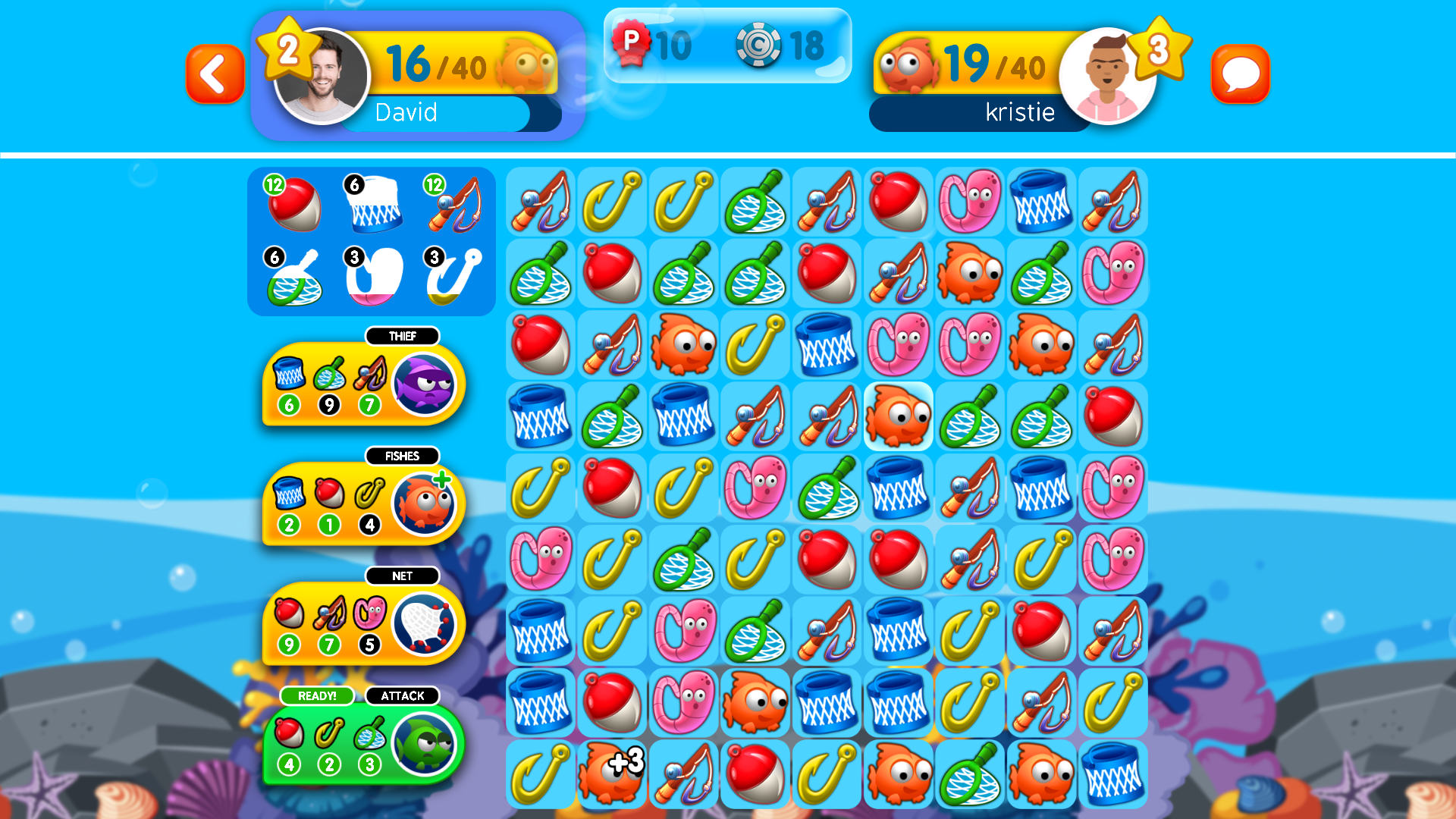Click the red bobber collection icon showing 12
The image size is (1456, 819).
(x=295, y=203)
